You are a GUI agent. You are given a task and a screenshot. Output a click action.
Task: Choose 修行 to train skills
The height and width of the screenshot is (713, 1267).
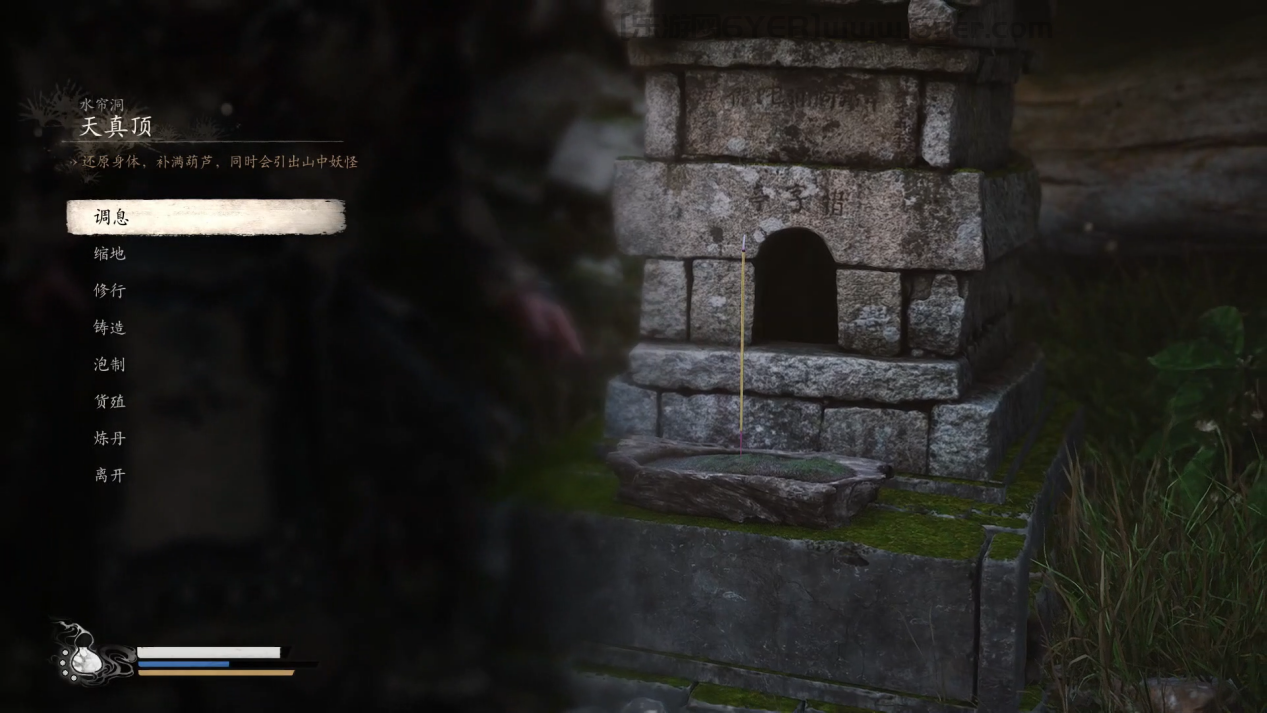click(110, 291)
